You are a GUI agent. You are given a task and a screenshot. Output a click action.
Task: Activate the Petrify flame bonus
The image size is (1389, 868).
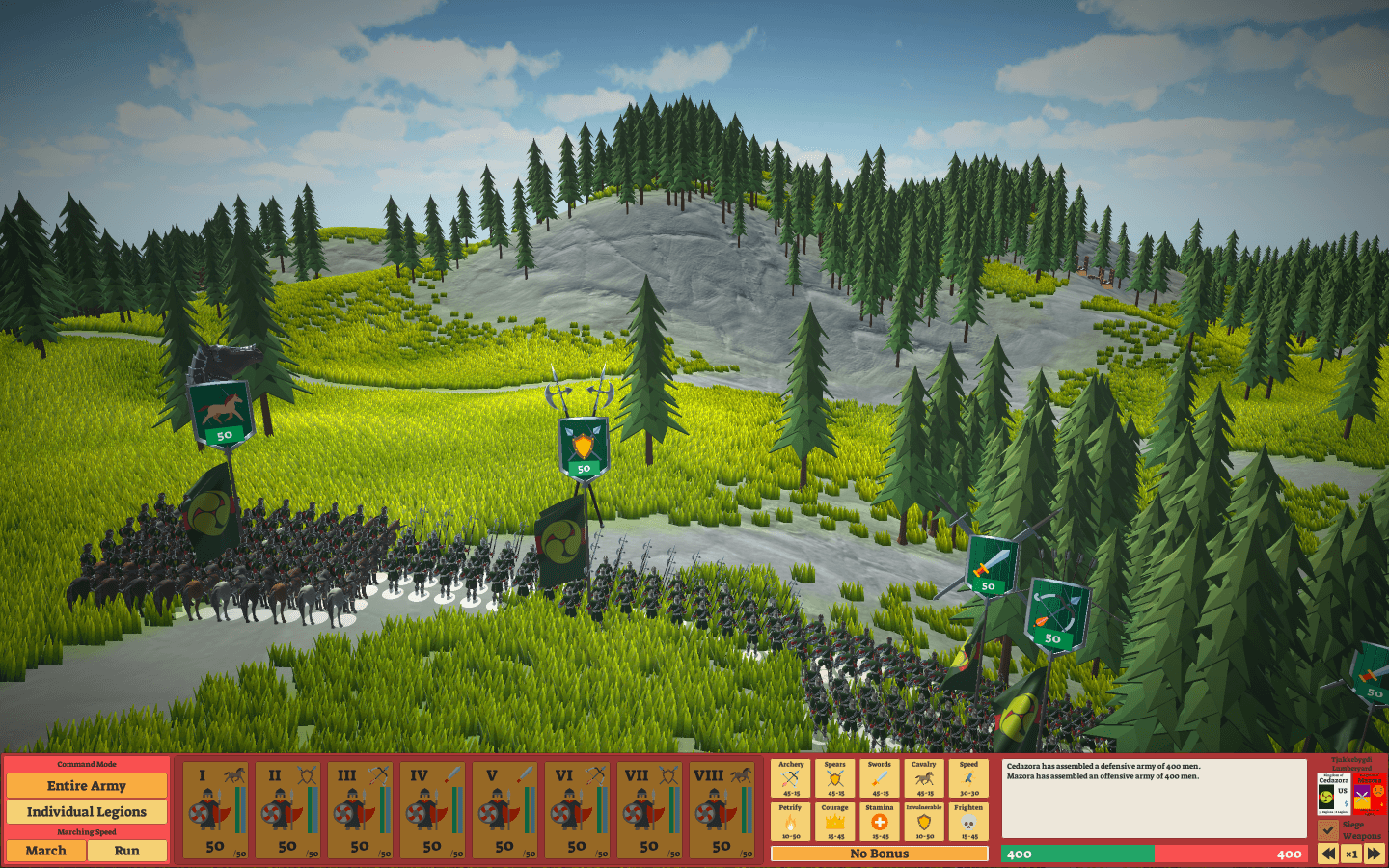click(x=791, y=822)
